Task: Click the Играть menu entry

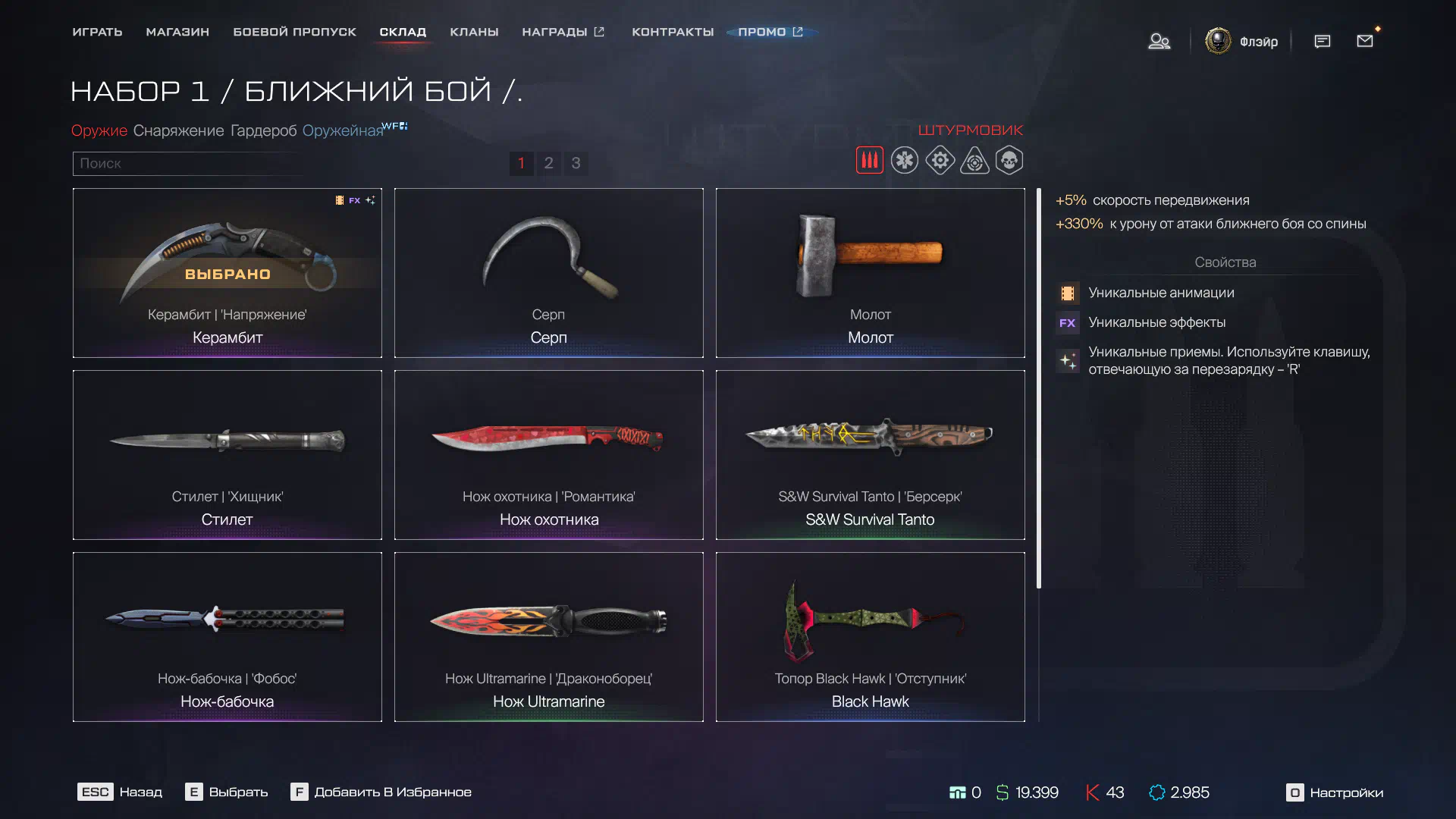Action: coord(97,32)
